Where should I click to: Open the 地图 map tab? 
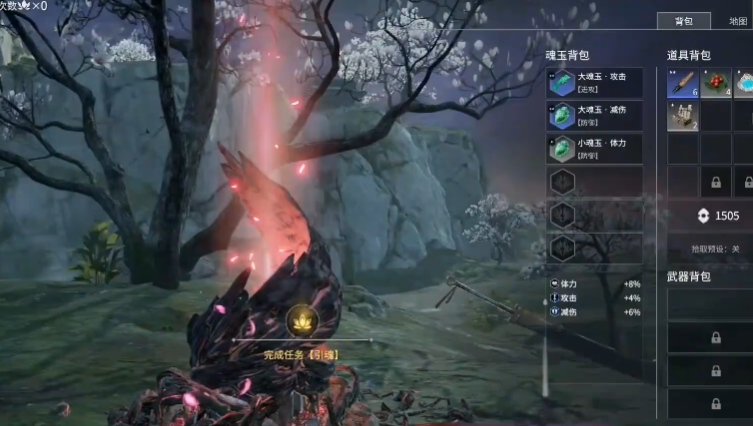point(738,21)
